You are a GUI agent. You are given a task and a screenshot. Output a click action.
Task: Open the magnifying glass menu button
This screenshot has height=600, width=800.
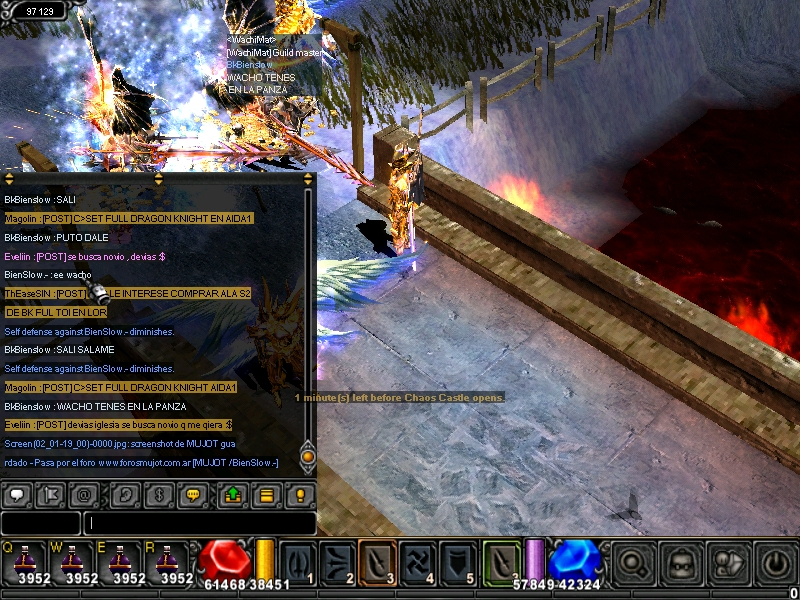point(633,562)
